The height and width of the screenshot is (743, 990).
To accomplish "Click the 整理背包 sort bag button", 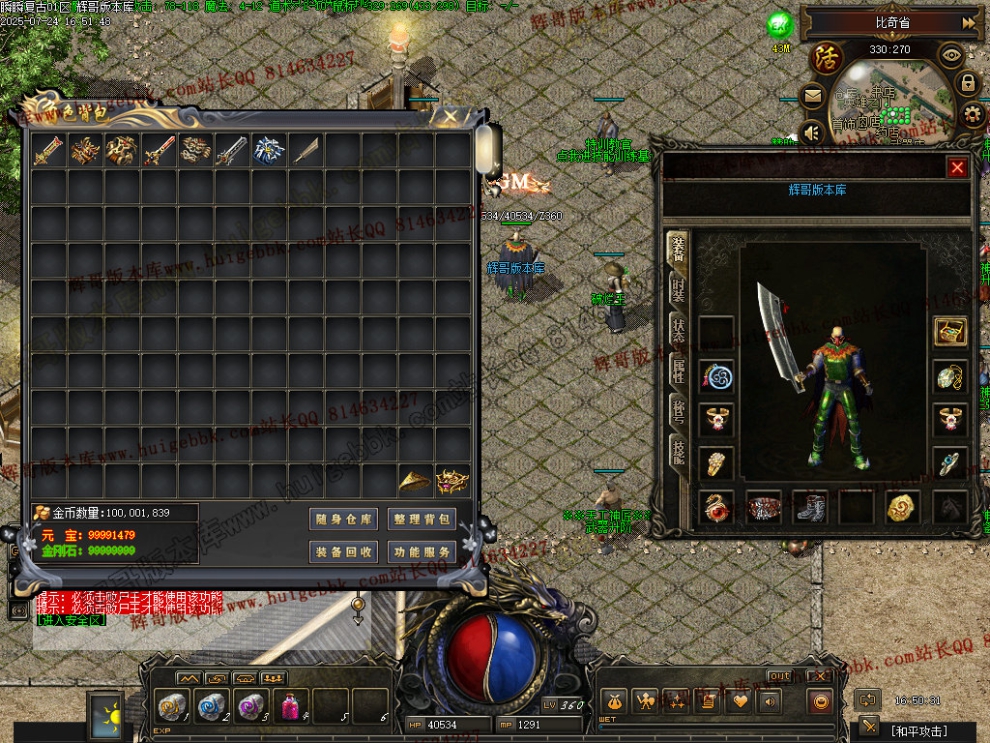I will 422,520.
